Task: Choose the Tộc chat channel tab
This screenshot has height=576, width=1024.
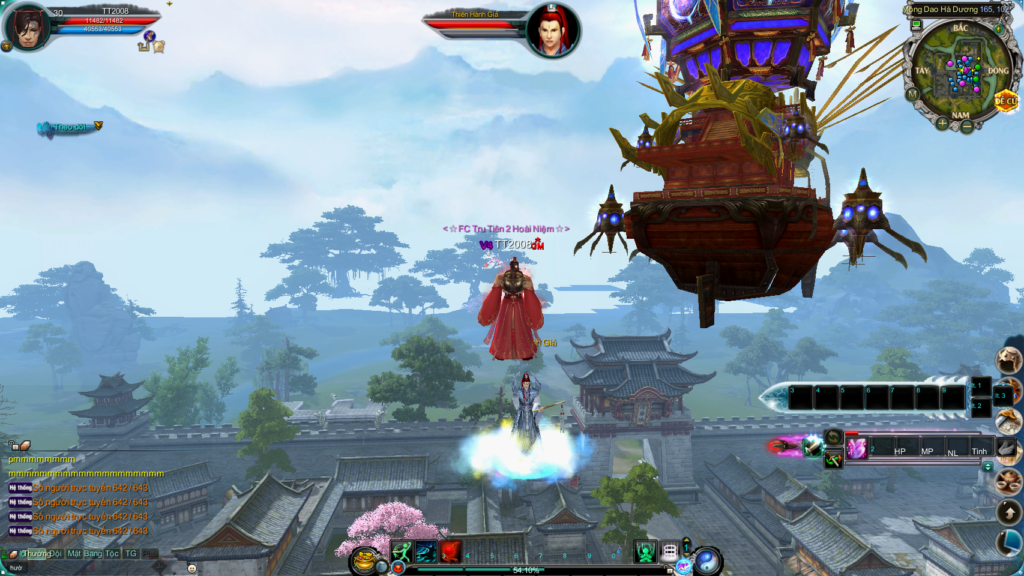Action: point(112,553)
